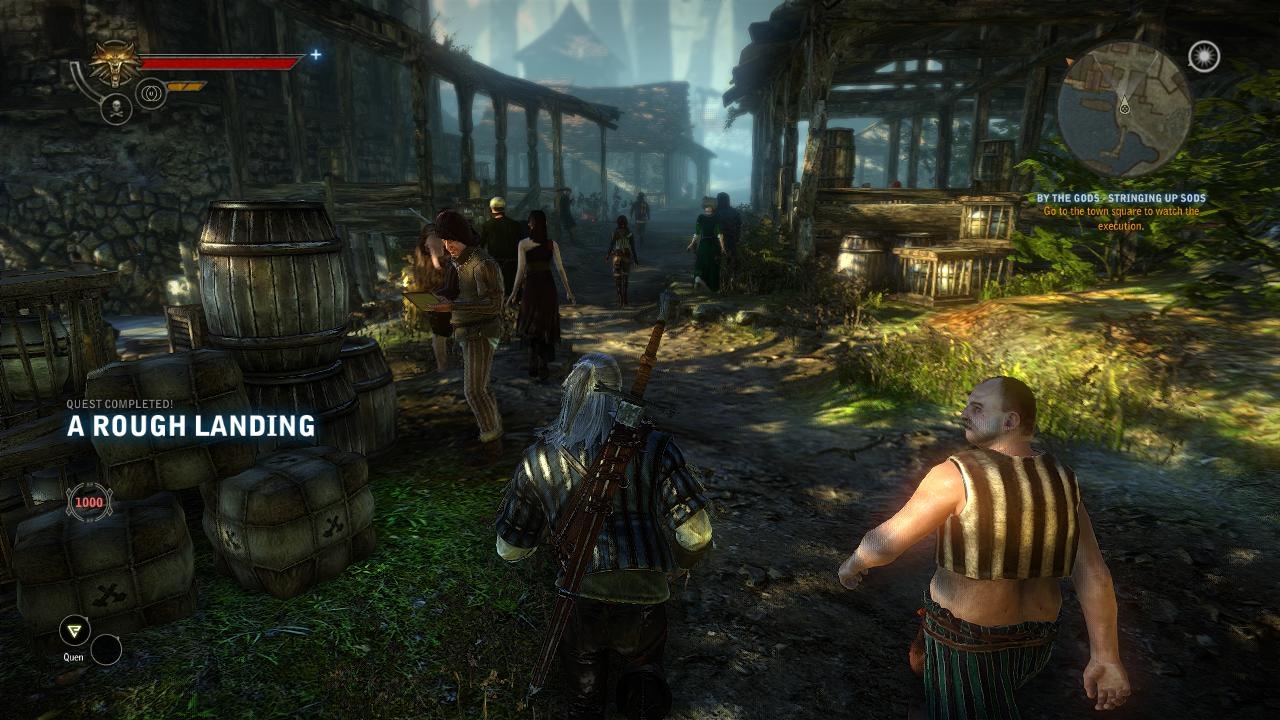The width and height of the screenshot is (1280, 720).
Task: Click the empty pocket slot beside Quen
Action: point(106,650)
